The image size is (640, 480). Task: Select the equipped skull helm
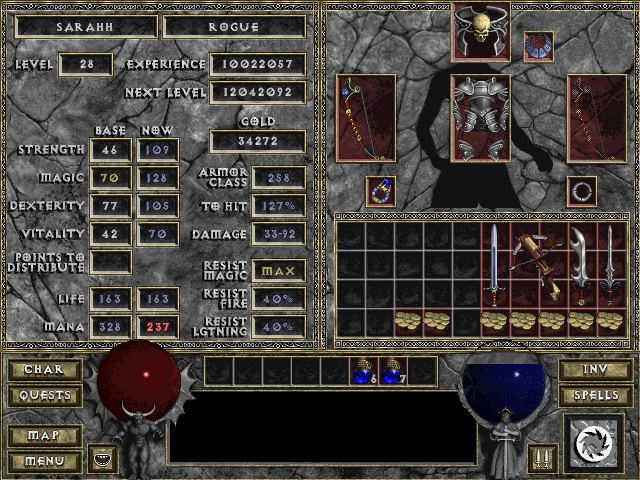(x=481, y=30)
